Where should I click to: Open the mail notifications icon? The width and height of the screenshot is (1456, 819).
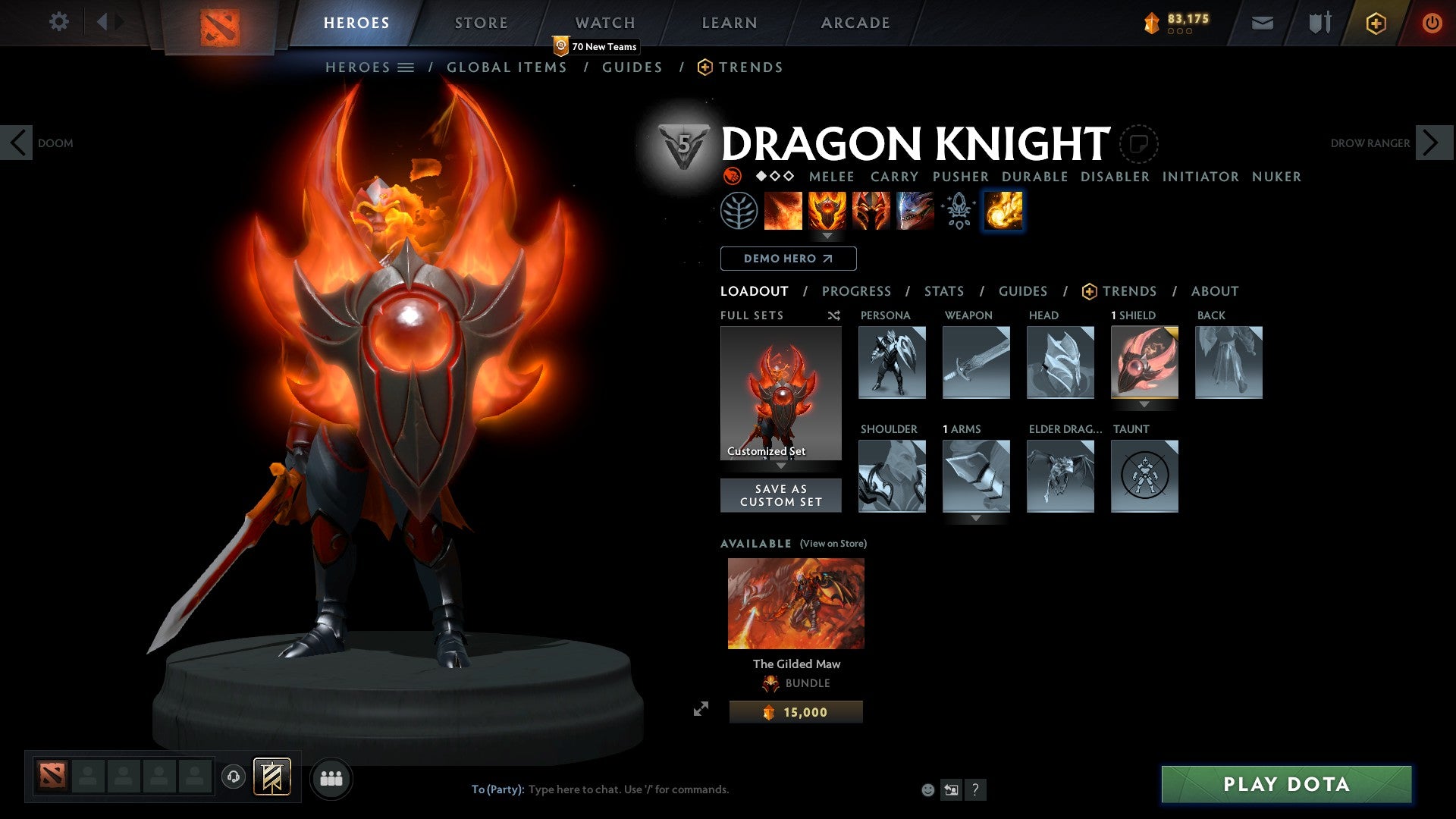(1262, 22)
